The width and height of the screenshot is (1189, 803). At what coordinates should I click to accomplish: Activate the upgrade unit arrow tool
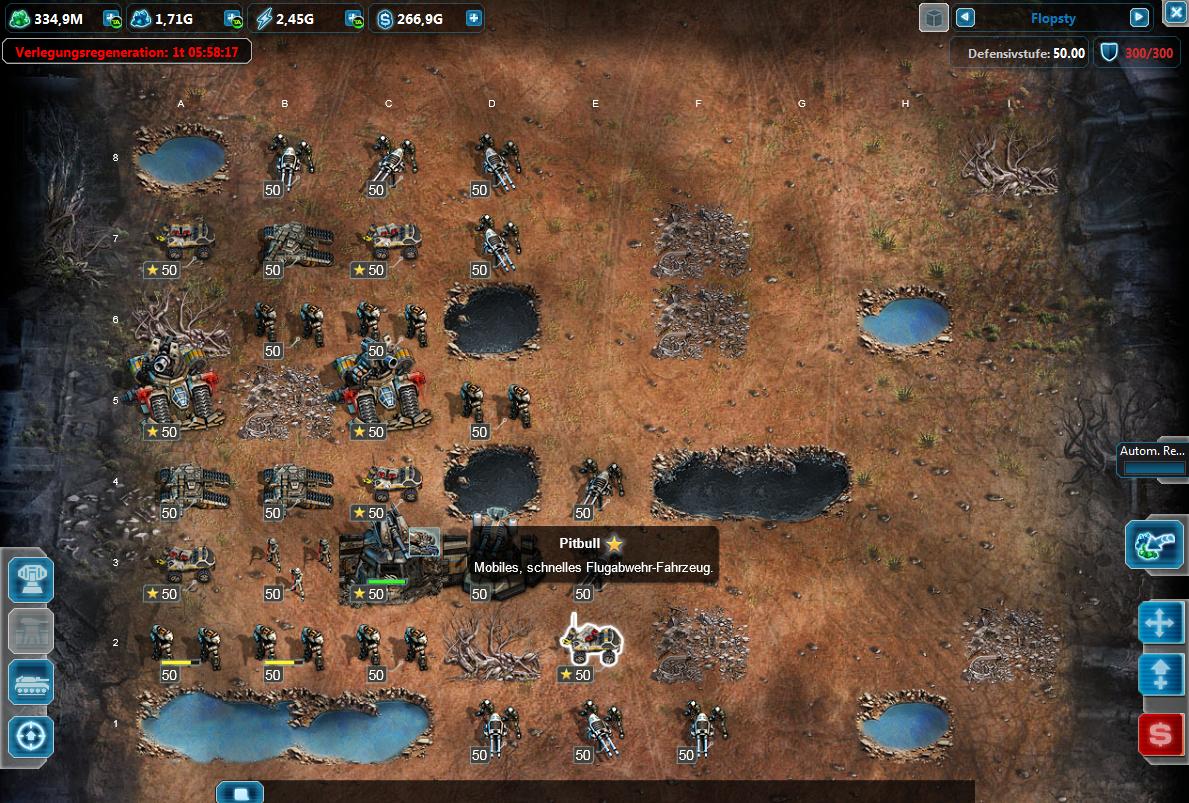[1160, 674]
